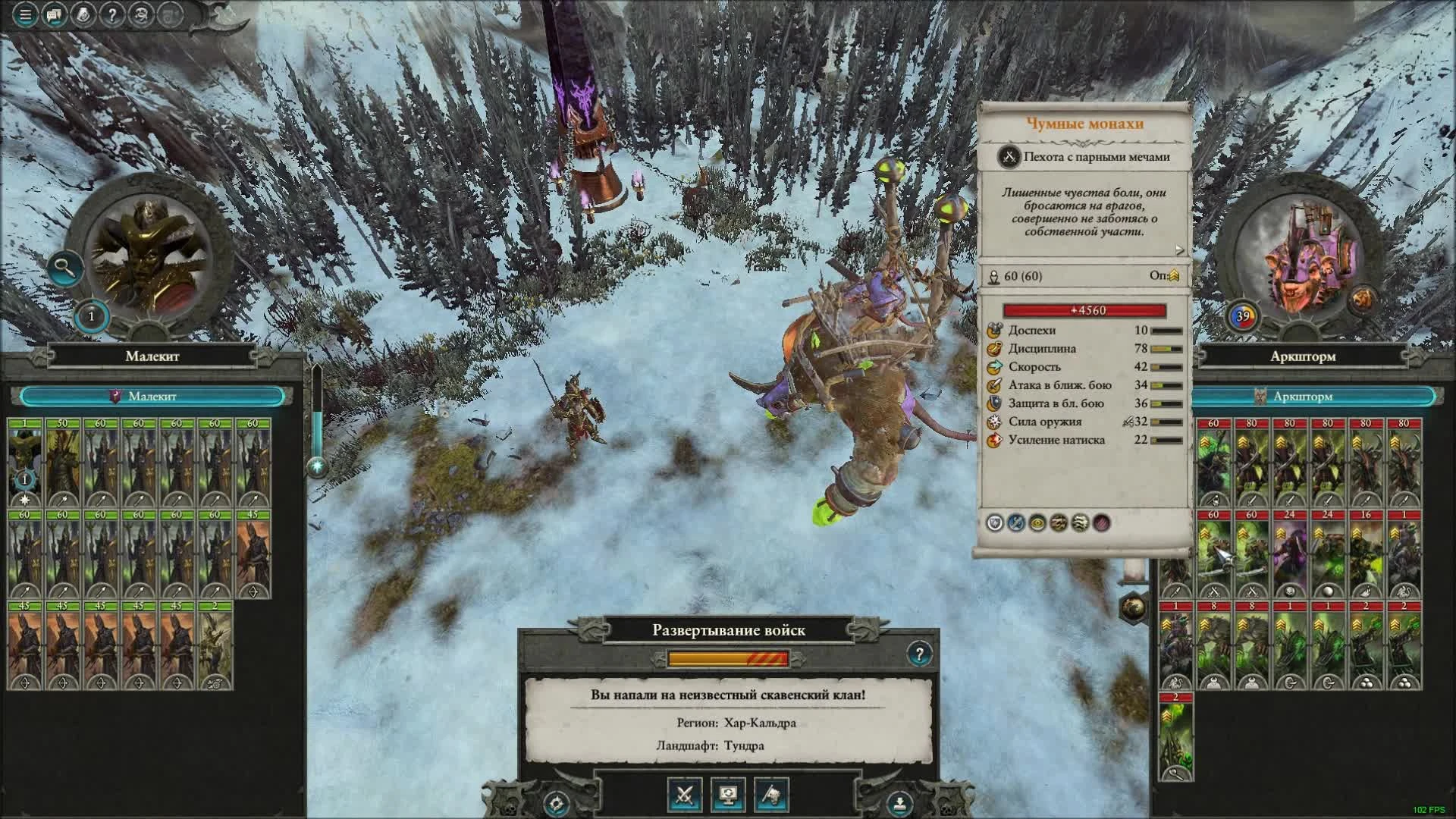
Task: Expand the unit description arrow on Чумные монахи panel
Action: point(1177,247)
